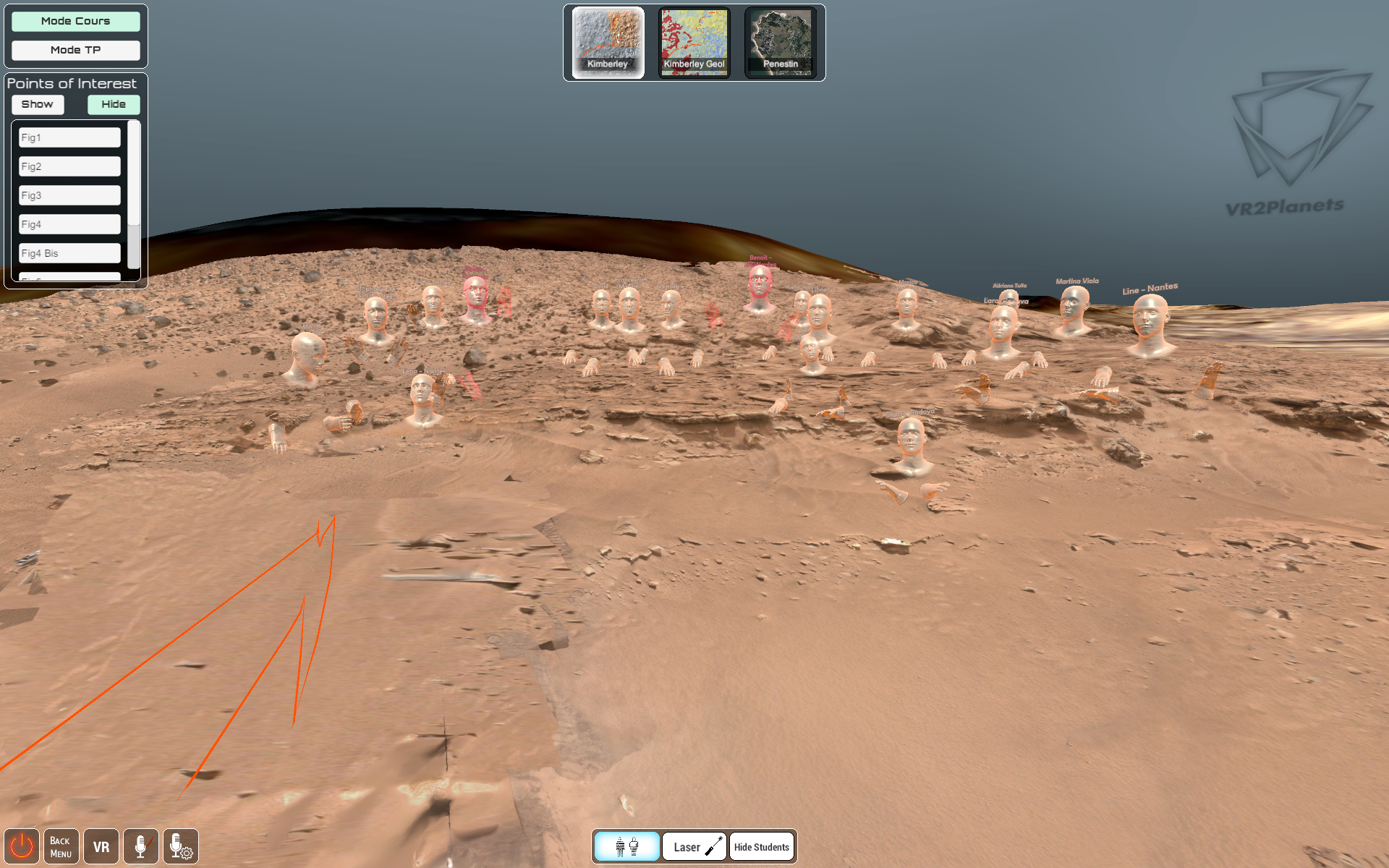Screen dimensions: 1389x868
Task: Select Fig1 point of interest
Action: click(69, 137)
